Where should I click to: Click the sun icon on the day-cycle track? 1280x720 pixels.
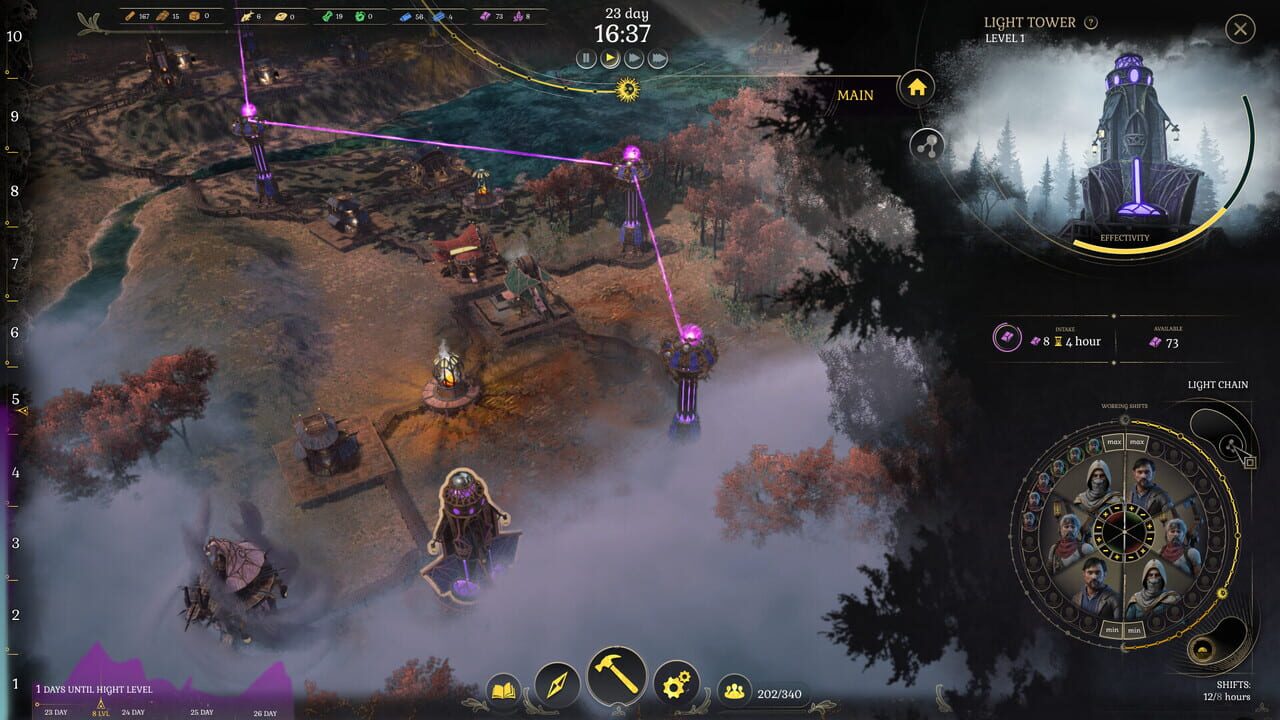[625, 90]
